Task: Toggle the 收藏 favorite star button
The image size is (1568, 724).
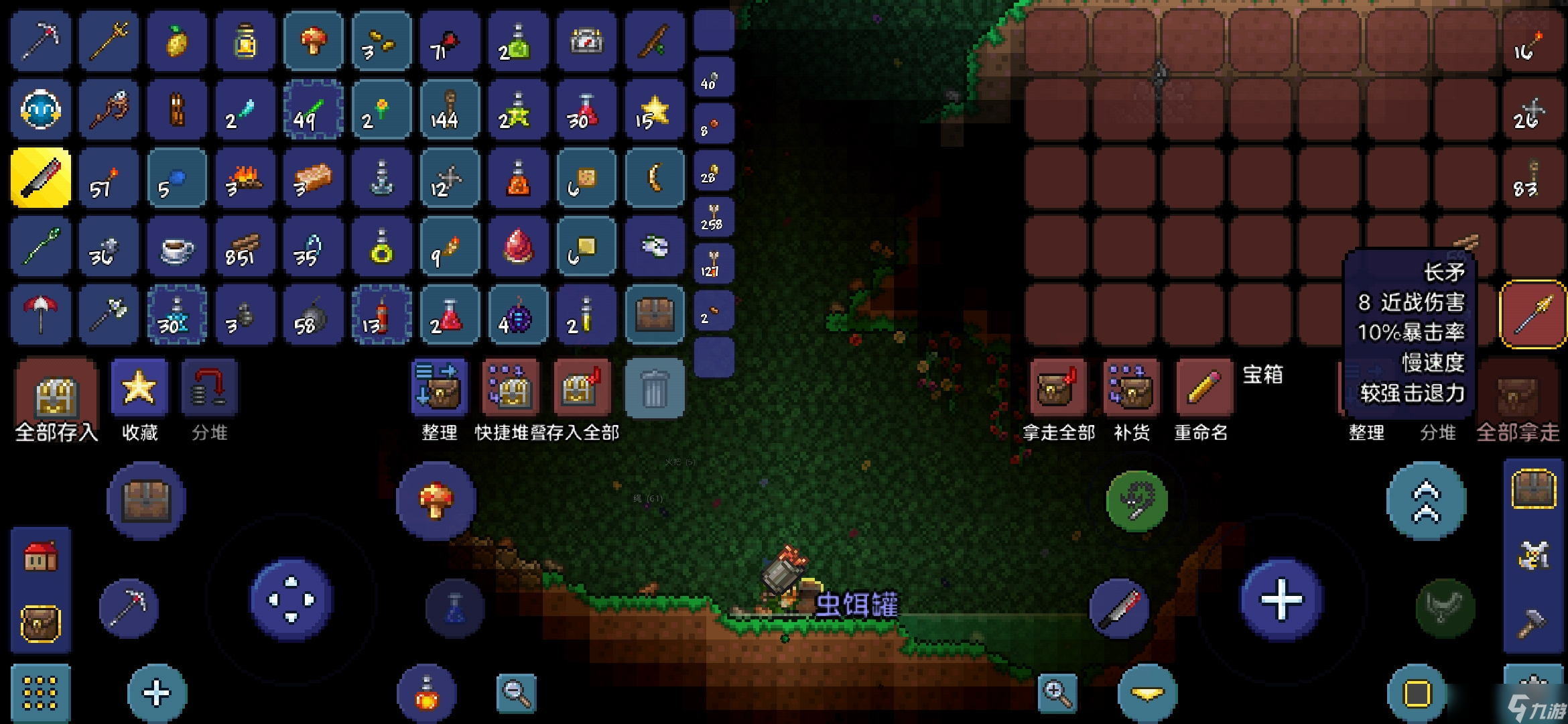Action: [x=139, y=389]
